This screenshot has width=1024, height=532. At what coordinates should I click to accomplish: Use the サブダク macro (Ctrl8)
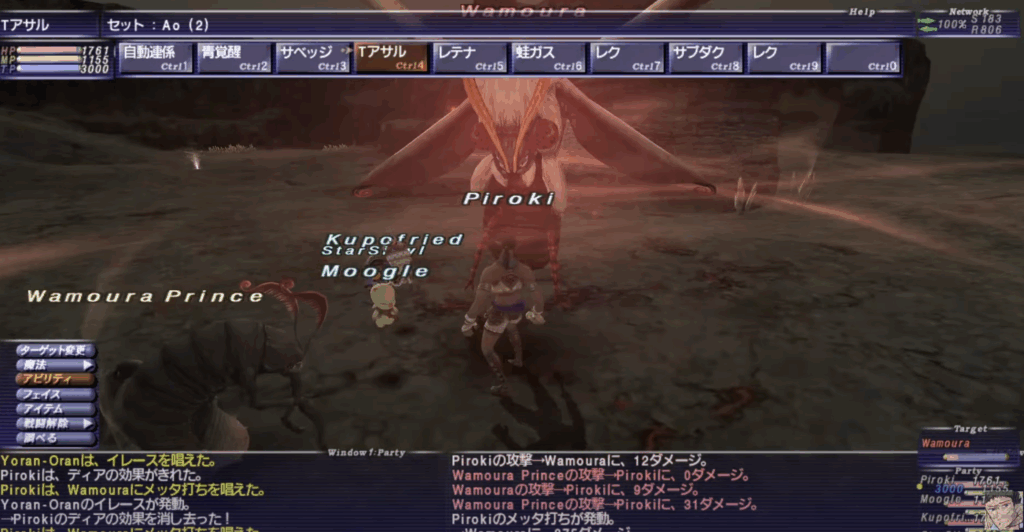705,58
